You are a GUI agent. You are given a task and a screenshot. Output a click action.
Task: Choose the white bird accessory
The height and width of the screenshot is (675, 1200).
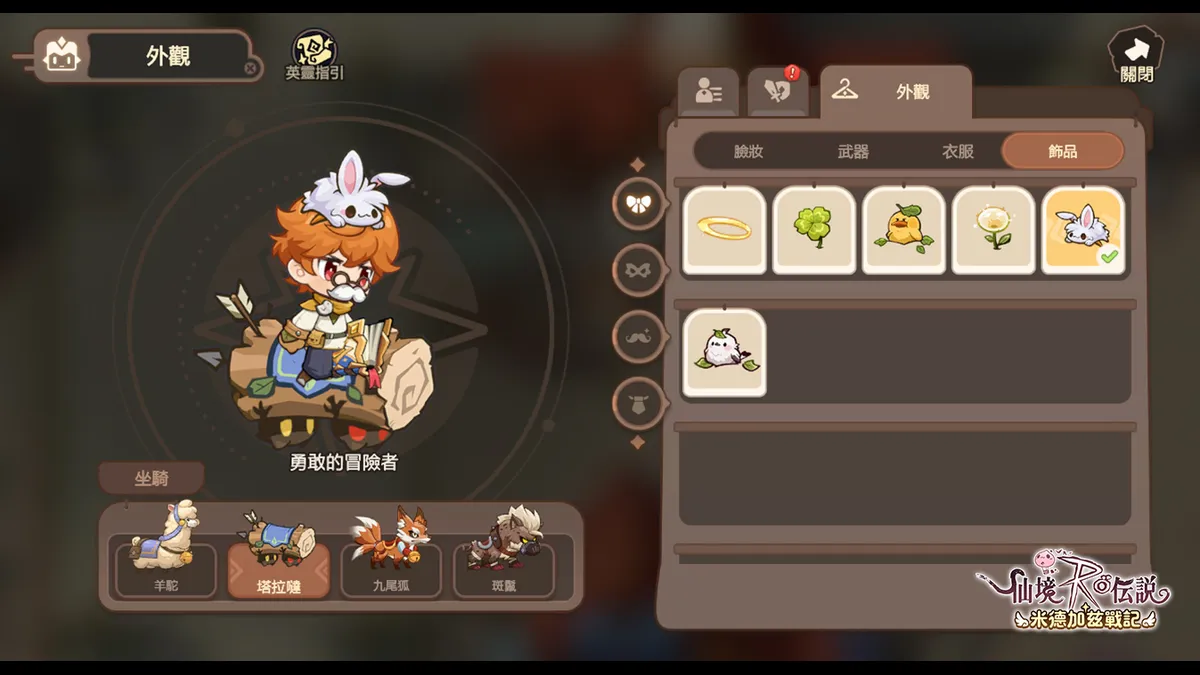[x=725, y=352]
